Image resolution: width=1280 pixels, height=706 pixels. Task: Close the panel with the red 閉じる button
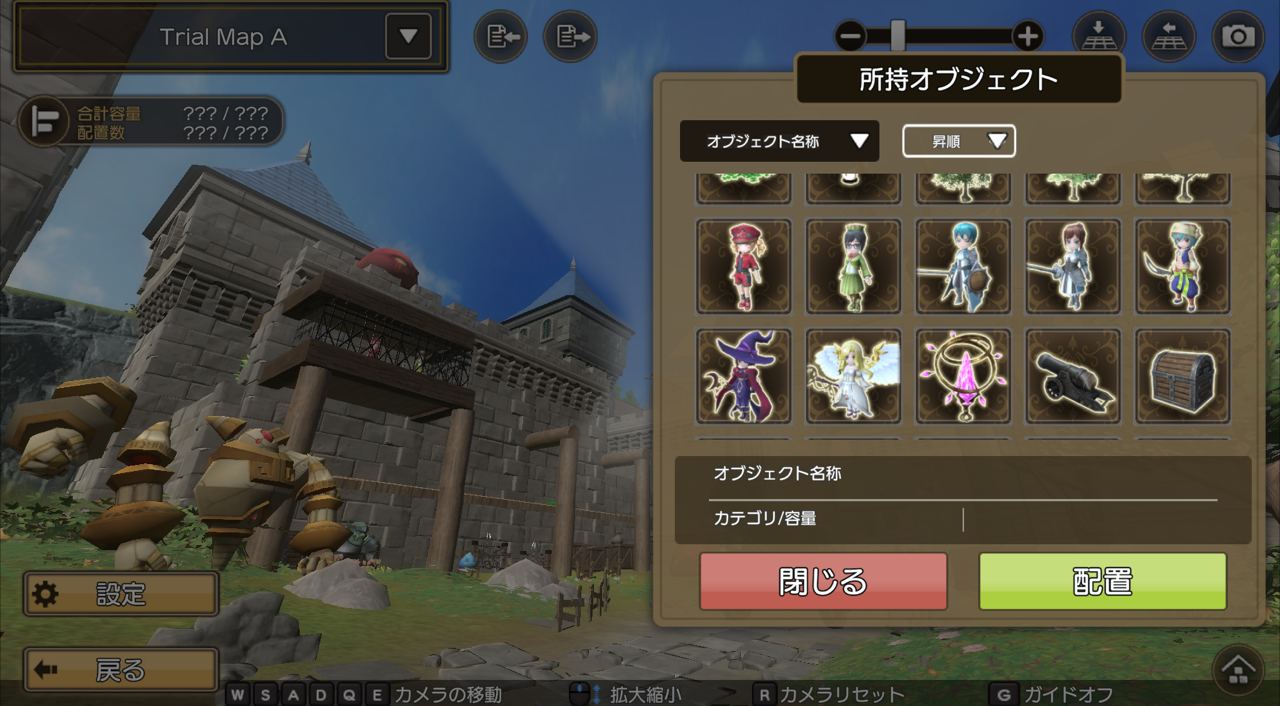823,581
